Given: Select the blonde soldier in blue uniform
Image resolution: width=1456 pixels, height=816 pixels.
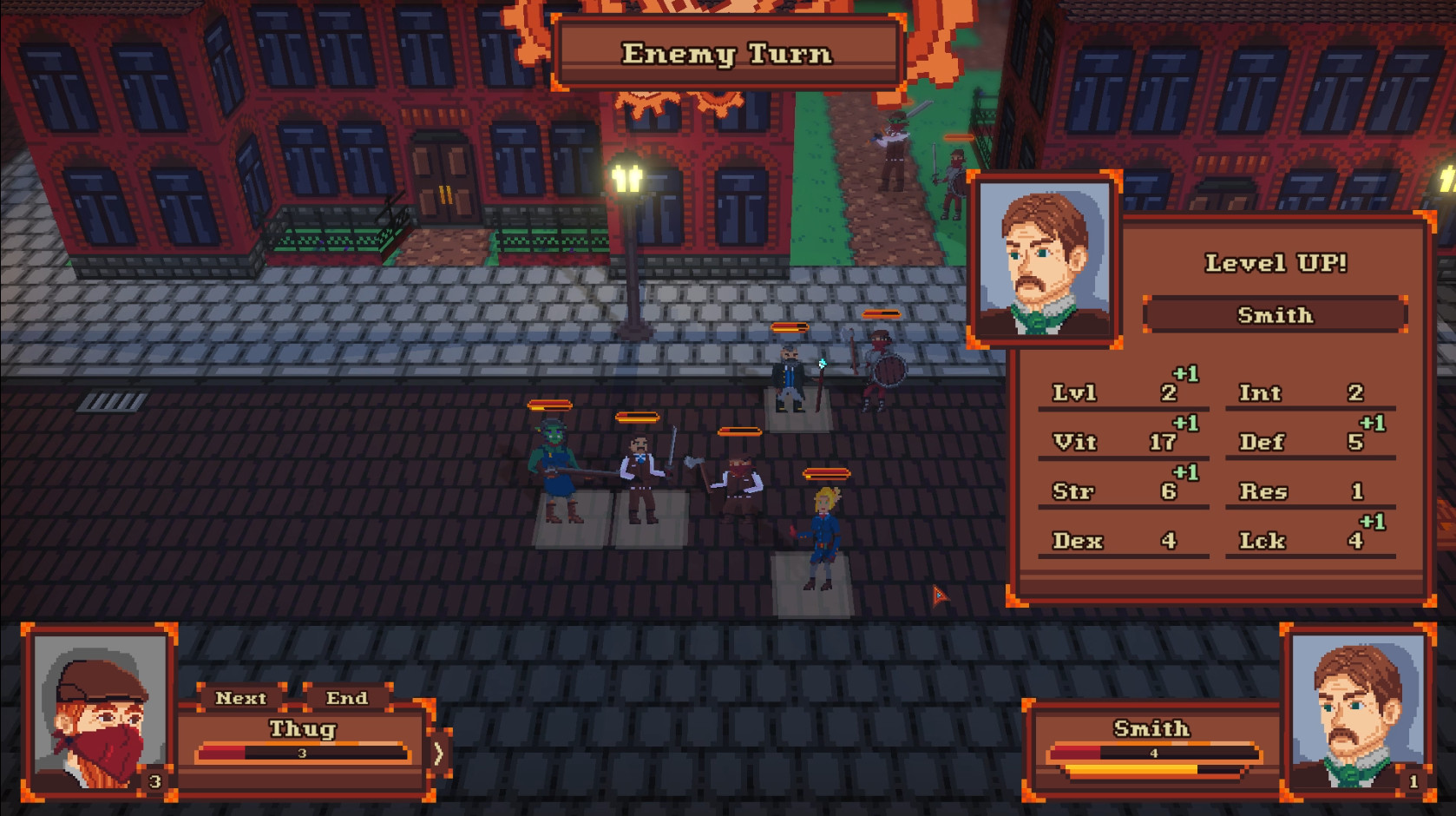Looking at the screenshot, I should point(822,534).
